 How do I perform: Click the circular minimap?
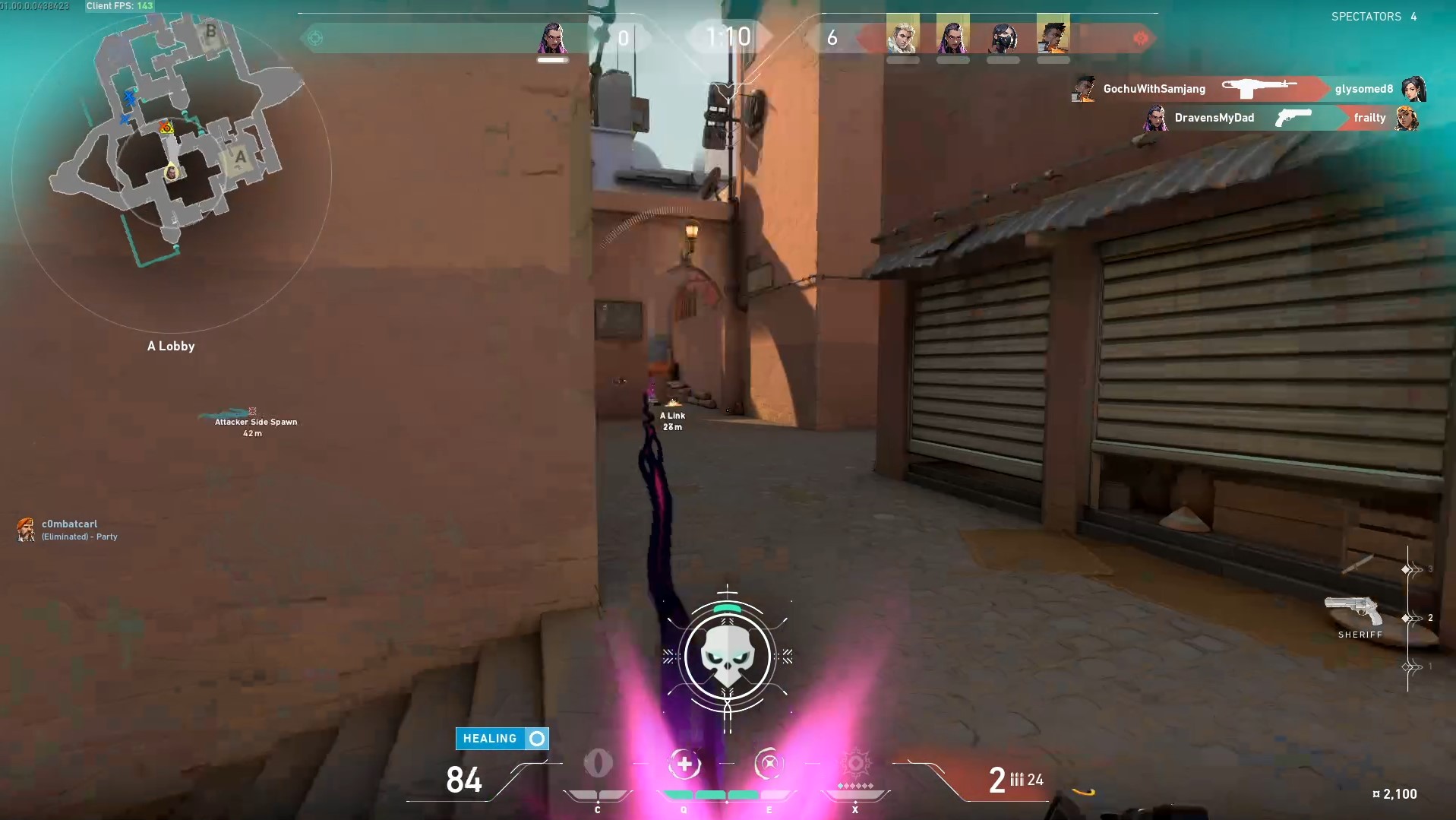click(172, 173)
